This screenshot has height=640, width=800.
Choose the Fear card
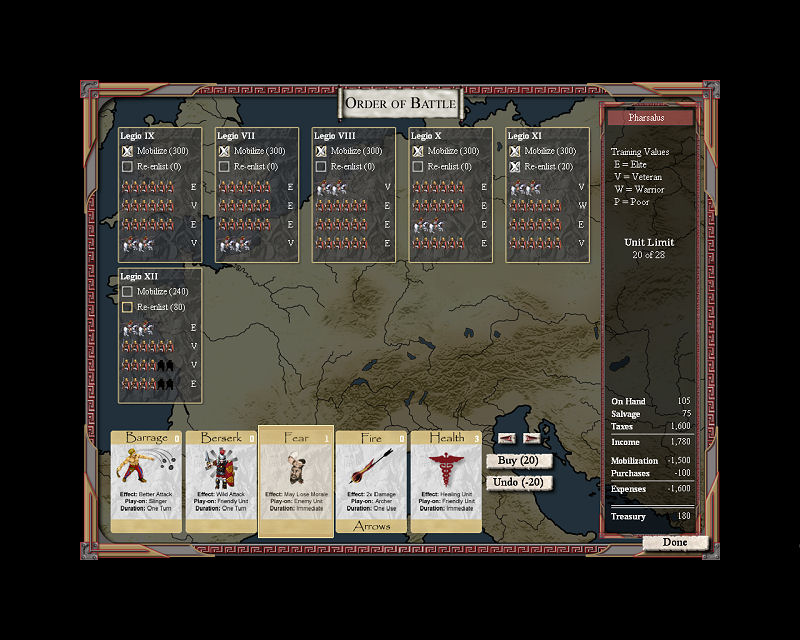pos(296,481)
